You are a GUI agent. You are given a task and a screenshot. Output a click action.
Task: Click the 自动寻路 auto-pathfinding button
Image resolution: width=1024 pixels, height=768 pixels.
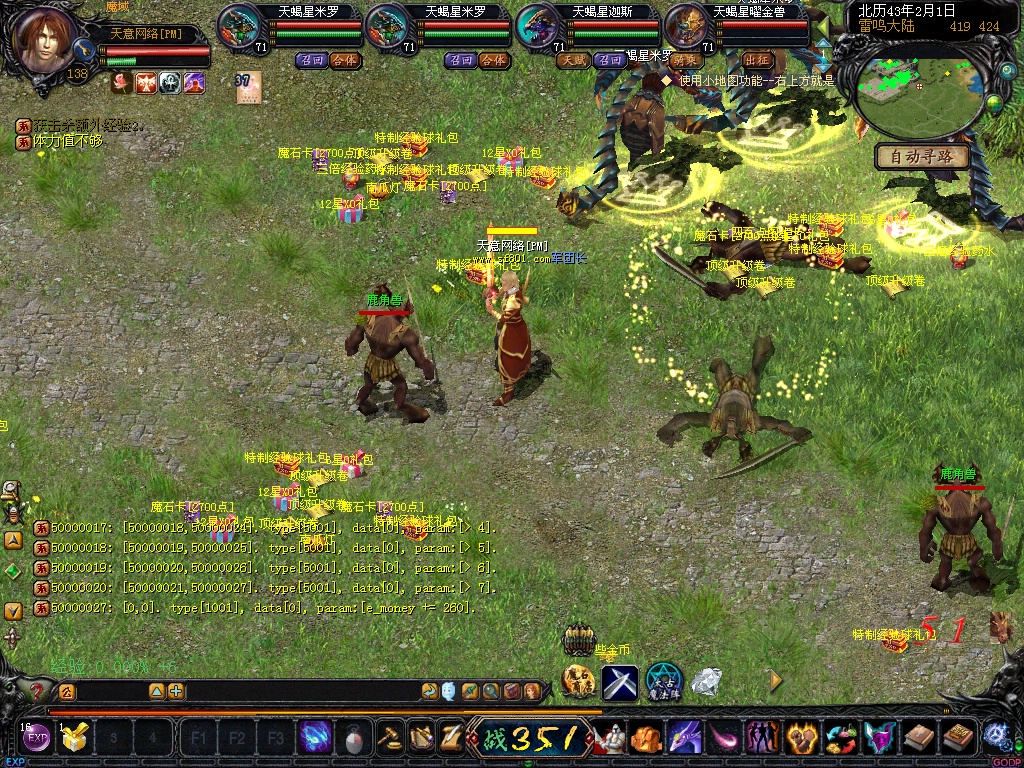click(922, 157)
